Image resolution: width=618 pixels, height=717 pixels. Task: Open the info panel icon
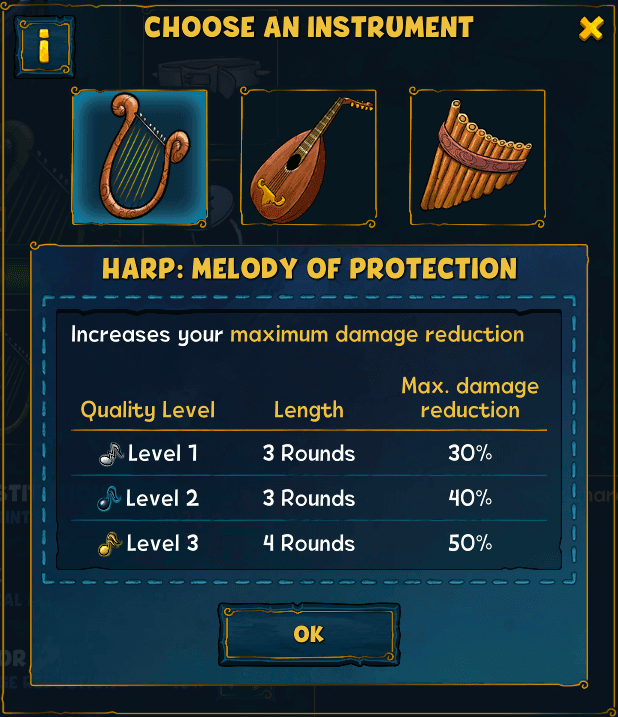[x=46, y=44]
